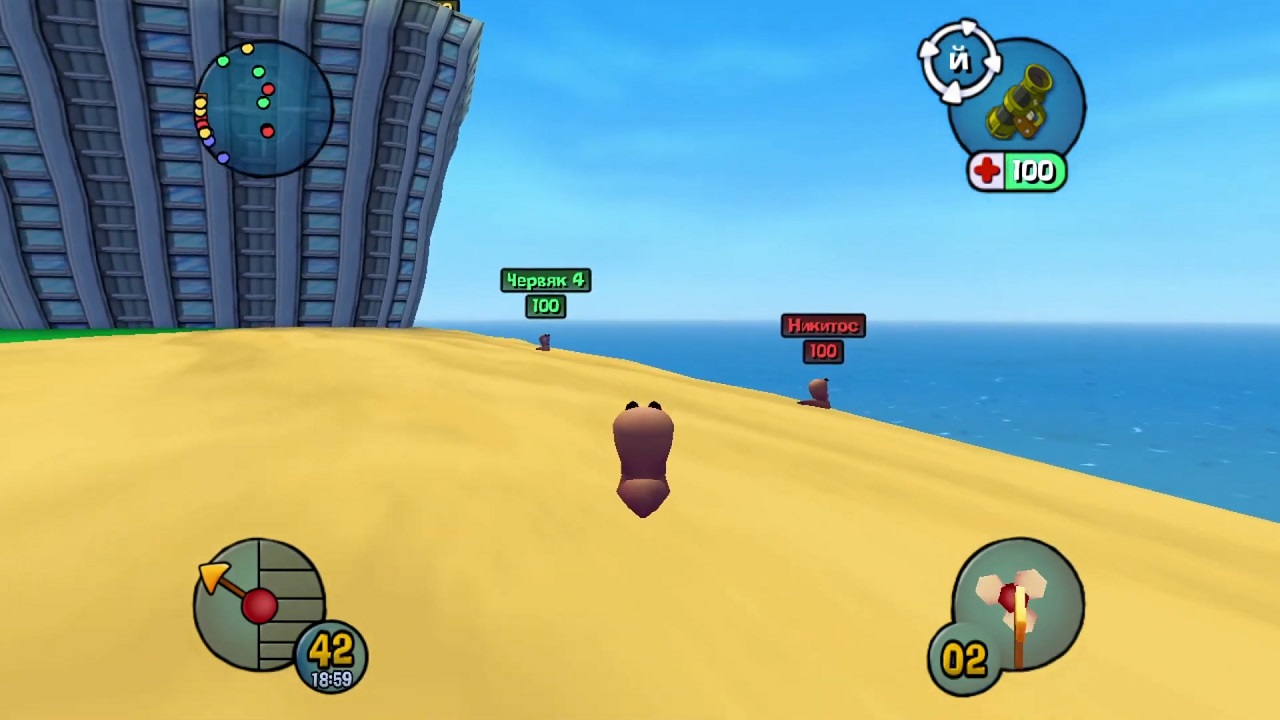The height and width of the screenshot is (720, 1280).
Task: Click the circular radar minimap
Action: [x=264, y=108]
